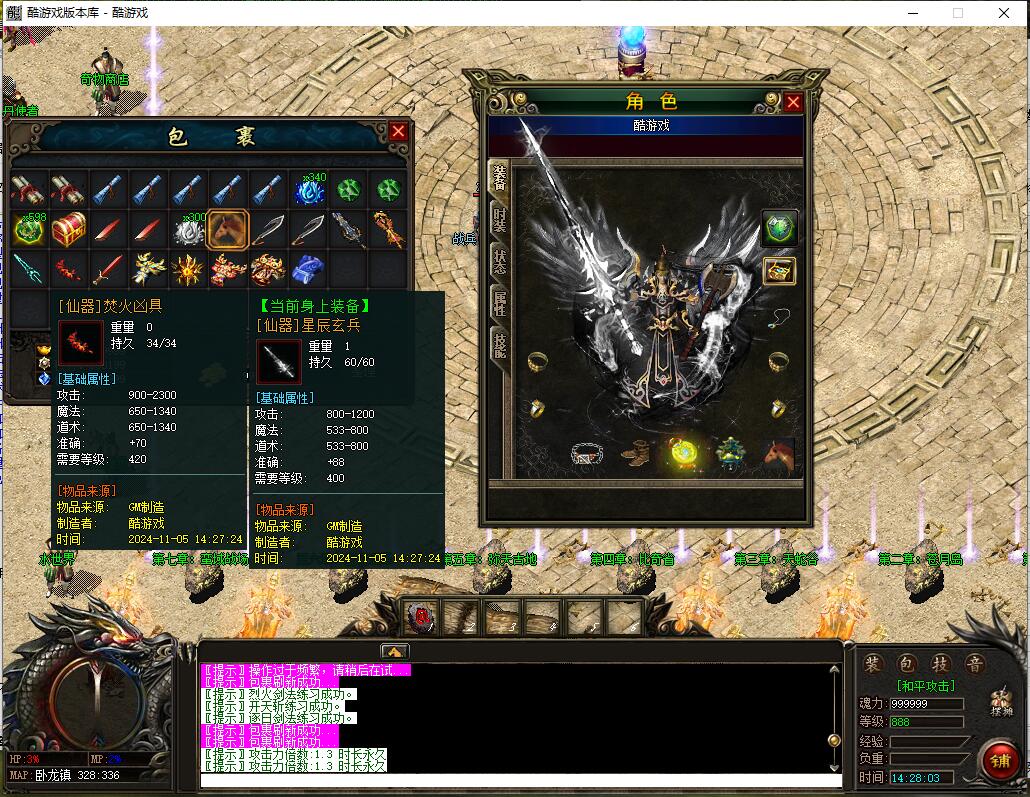Select the highlighted horse item in the bag
Viewport: 1030px width, 797px height.
tap(228, 230)
